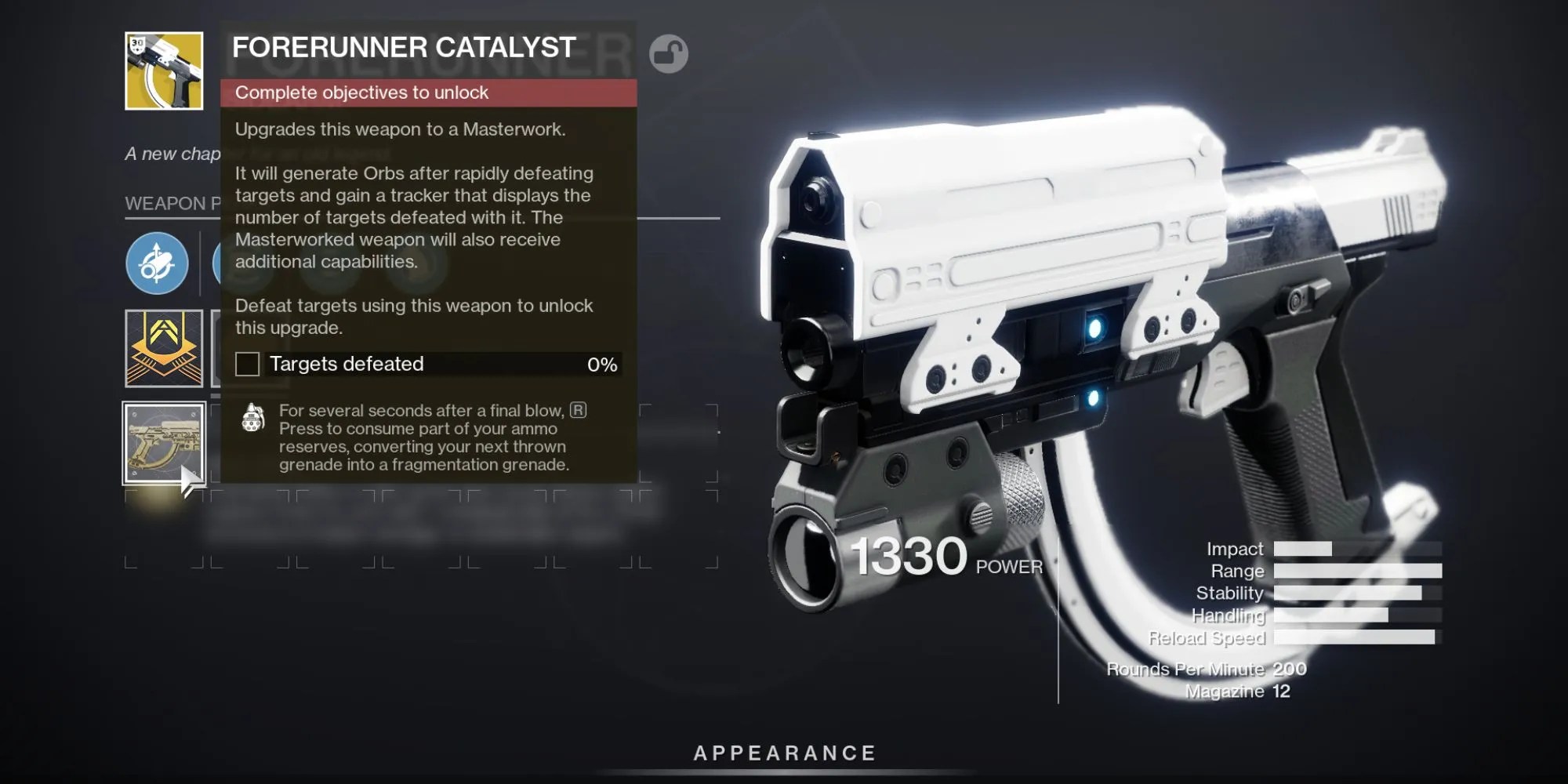Screen dimensions: 1568x784
Task: Open the golden chevron emblem perk slot
Action: pyautogui.click(x=164, y=348)
